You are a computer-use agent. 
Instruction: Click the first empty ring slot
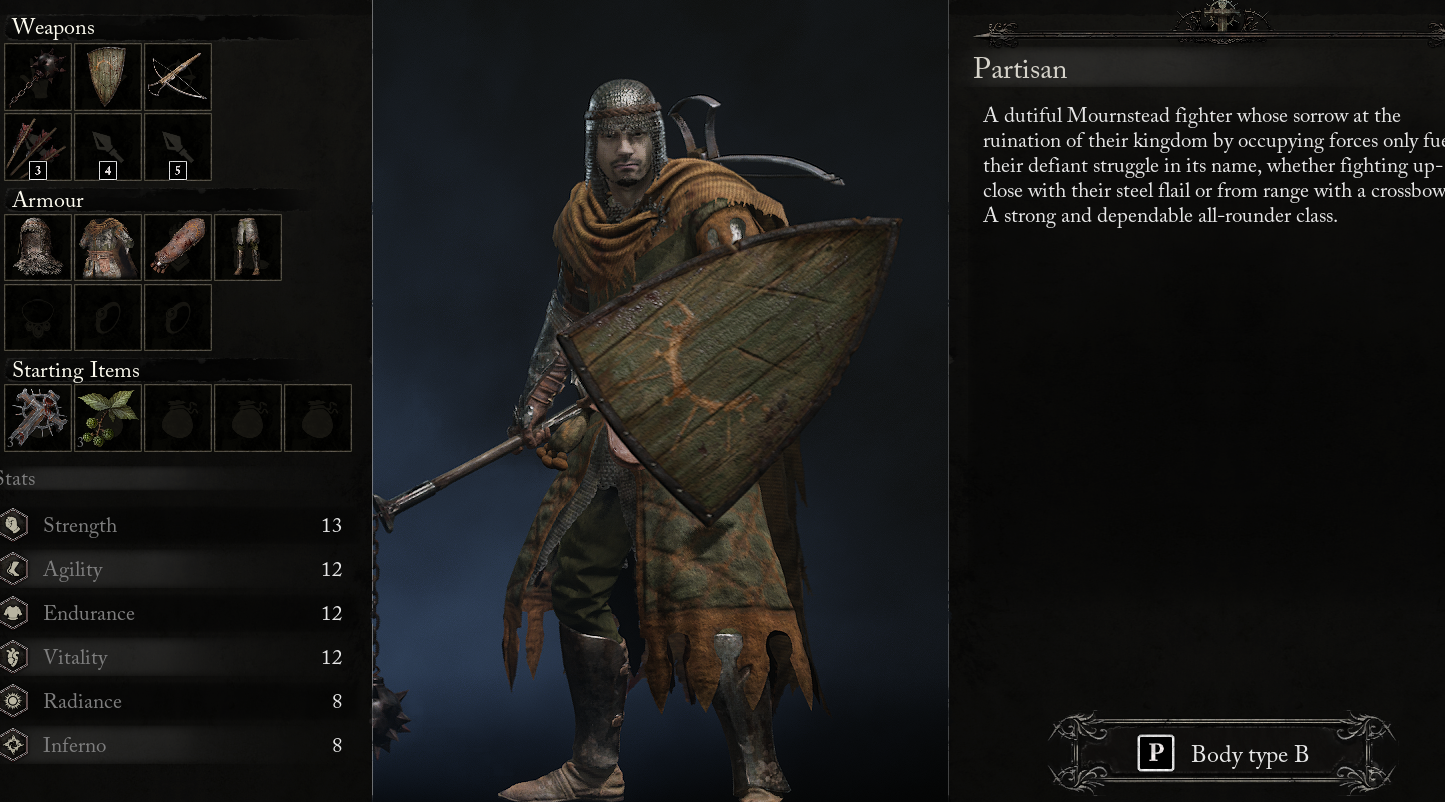pyautogui.click(x=107, y=317)
